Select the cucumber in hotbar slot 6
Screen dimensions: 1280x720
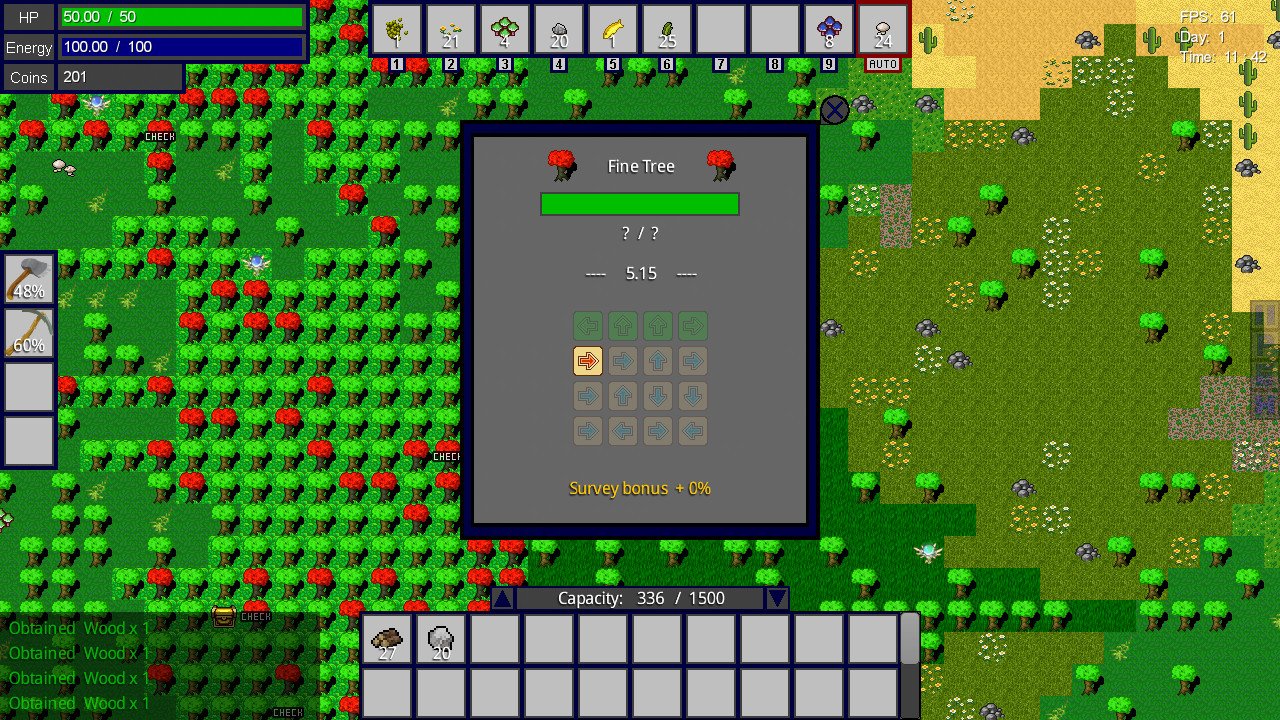pos(666,27)
